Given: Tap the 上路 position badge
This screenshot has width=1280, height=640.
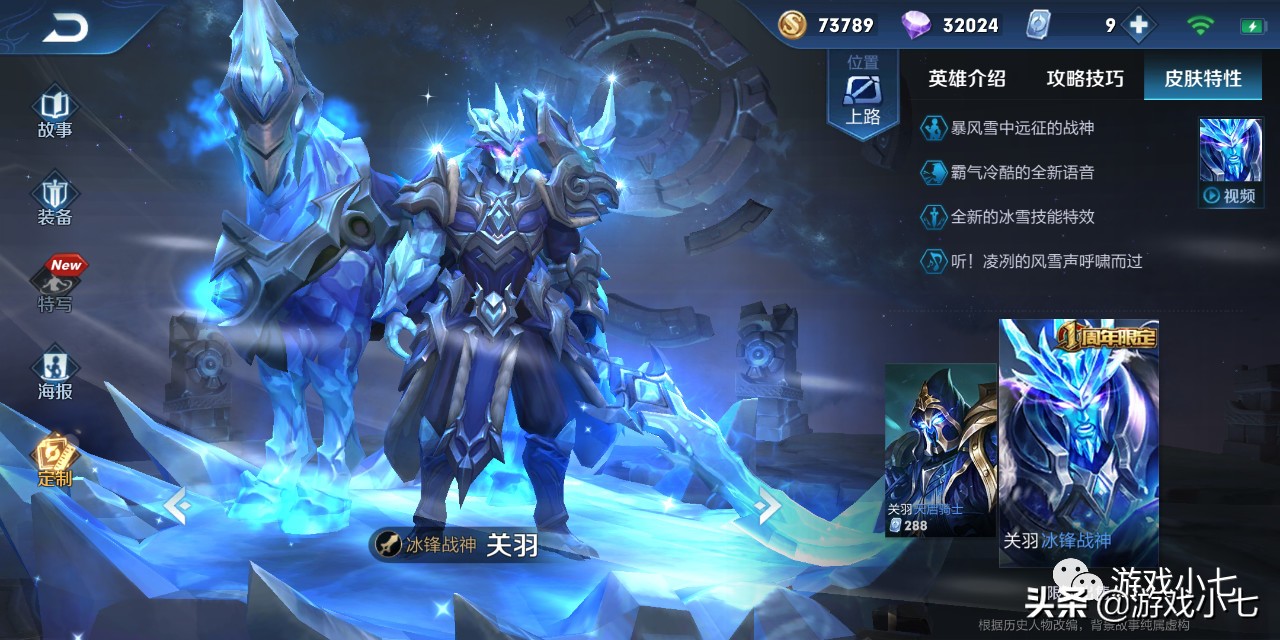Looking at the screenshot, I should tap(863, 93).
